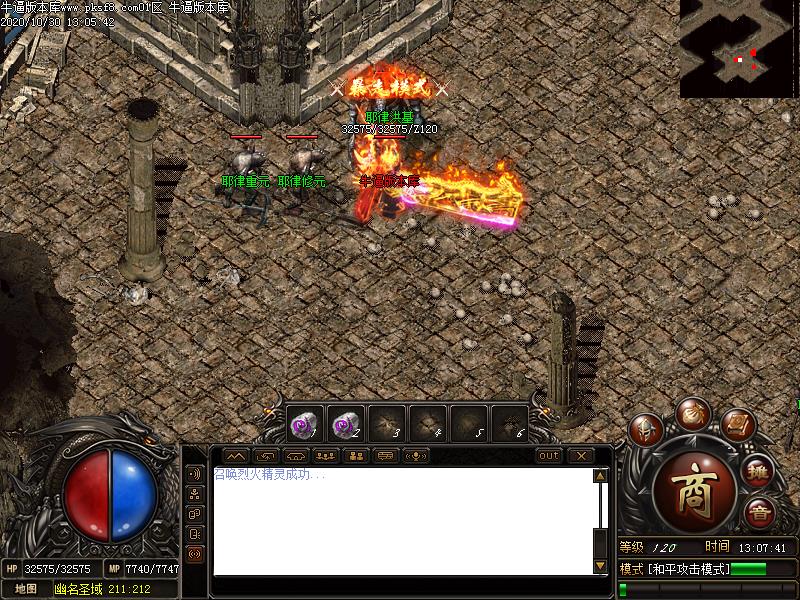Select the top sound-wave chat channel icon

coord(194,474)
